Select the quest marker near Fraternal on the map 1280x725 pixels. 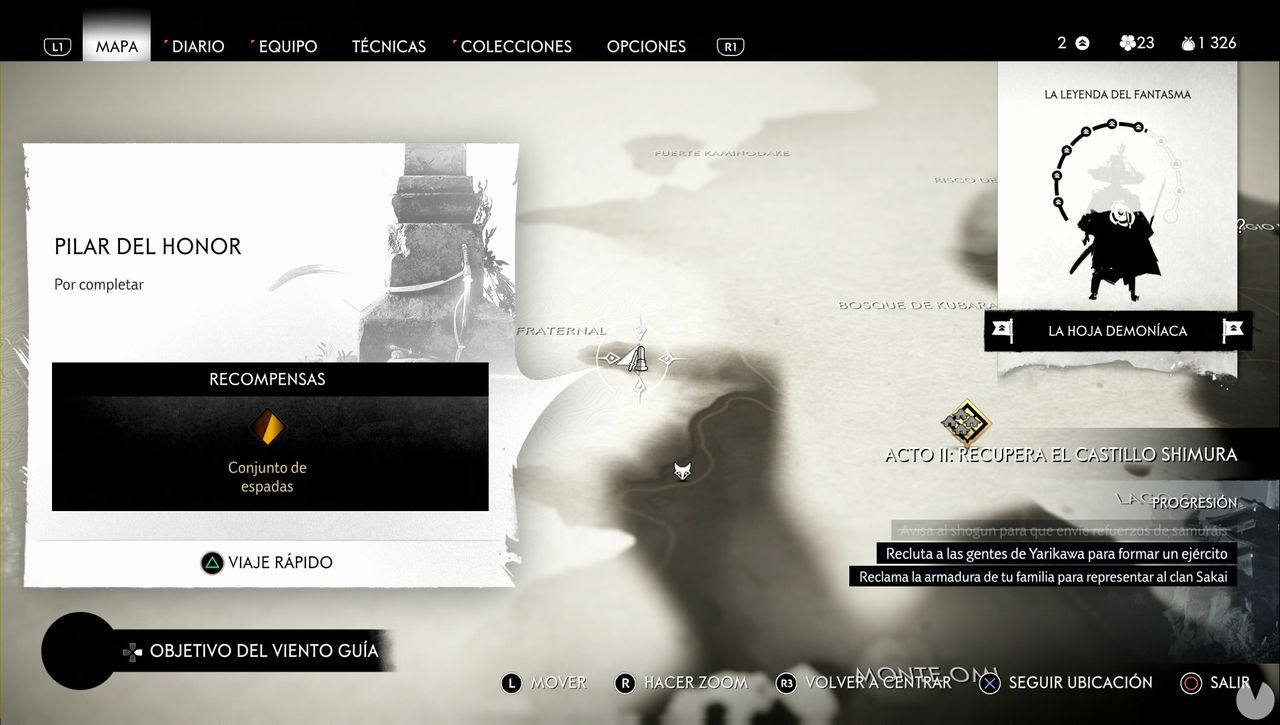tap(638, 358)
